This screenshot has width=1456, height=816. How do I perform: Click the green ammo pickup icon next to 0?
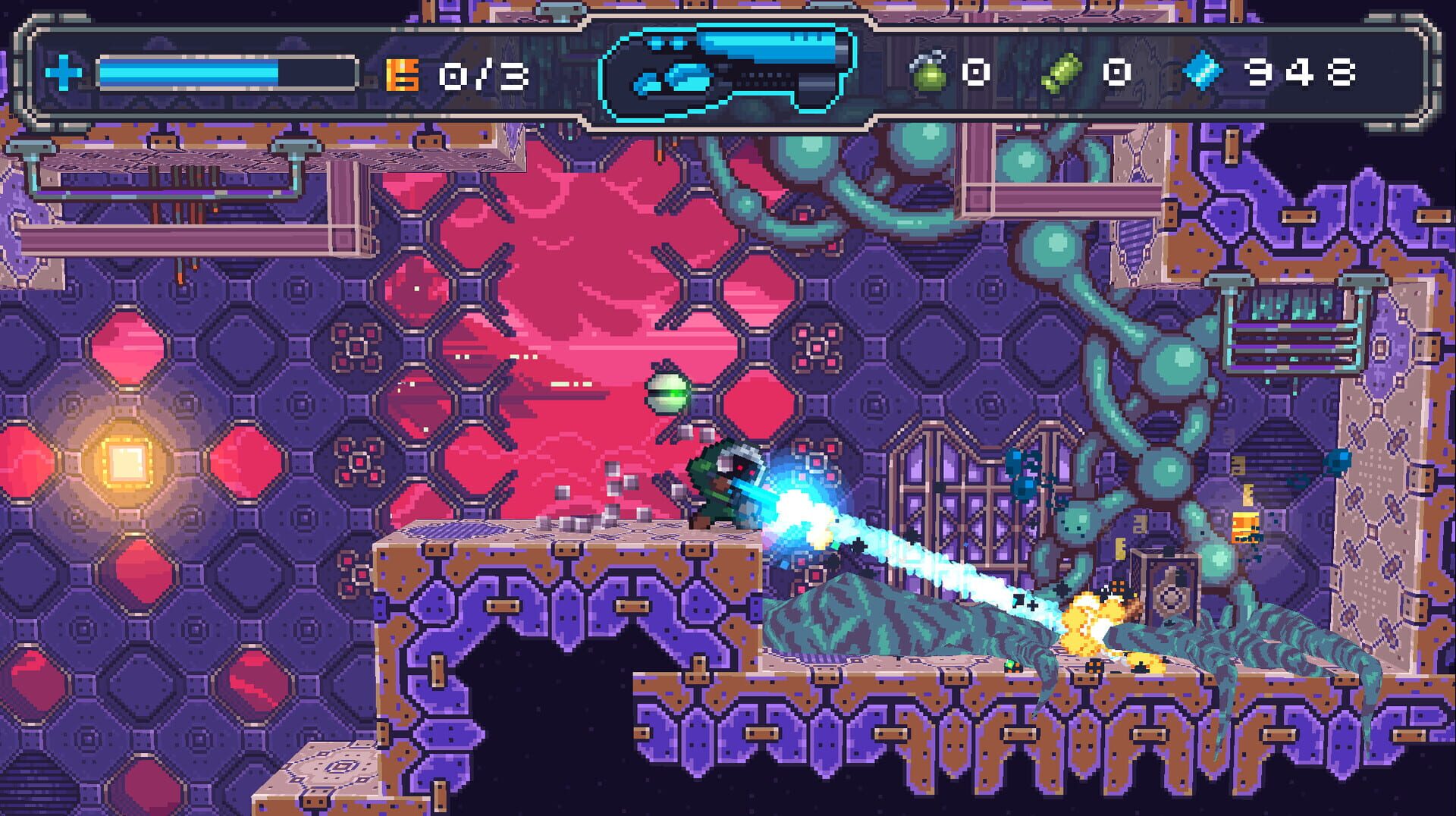point(1062,72)
